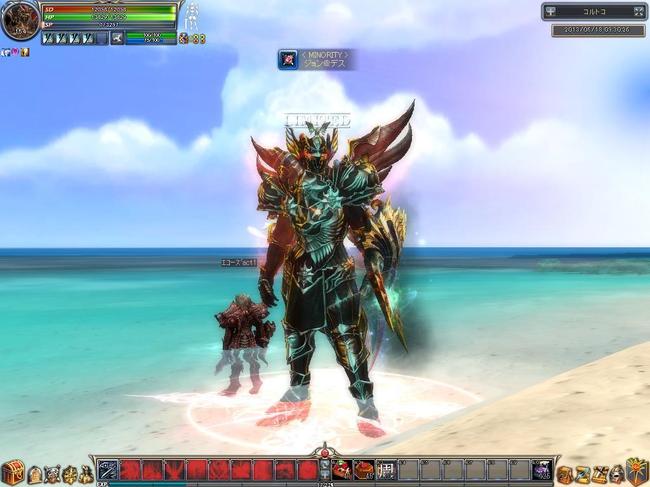The width and height of the screenshot is (650, 487).
Task: Expand the map panel with the corner-arrows button
Action: [x=639, y=12]
